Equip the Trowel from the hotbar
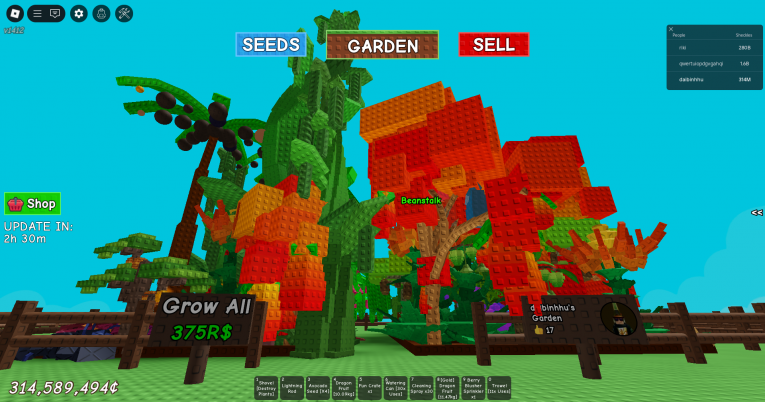765x402 pixels. click(x=498, y=388)
